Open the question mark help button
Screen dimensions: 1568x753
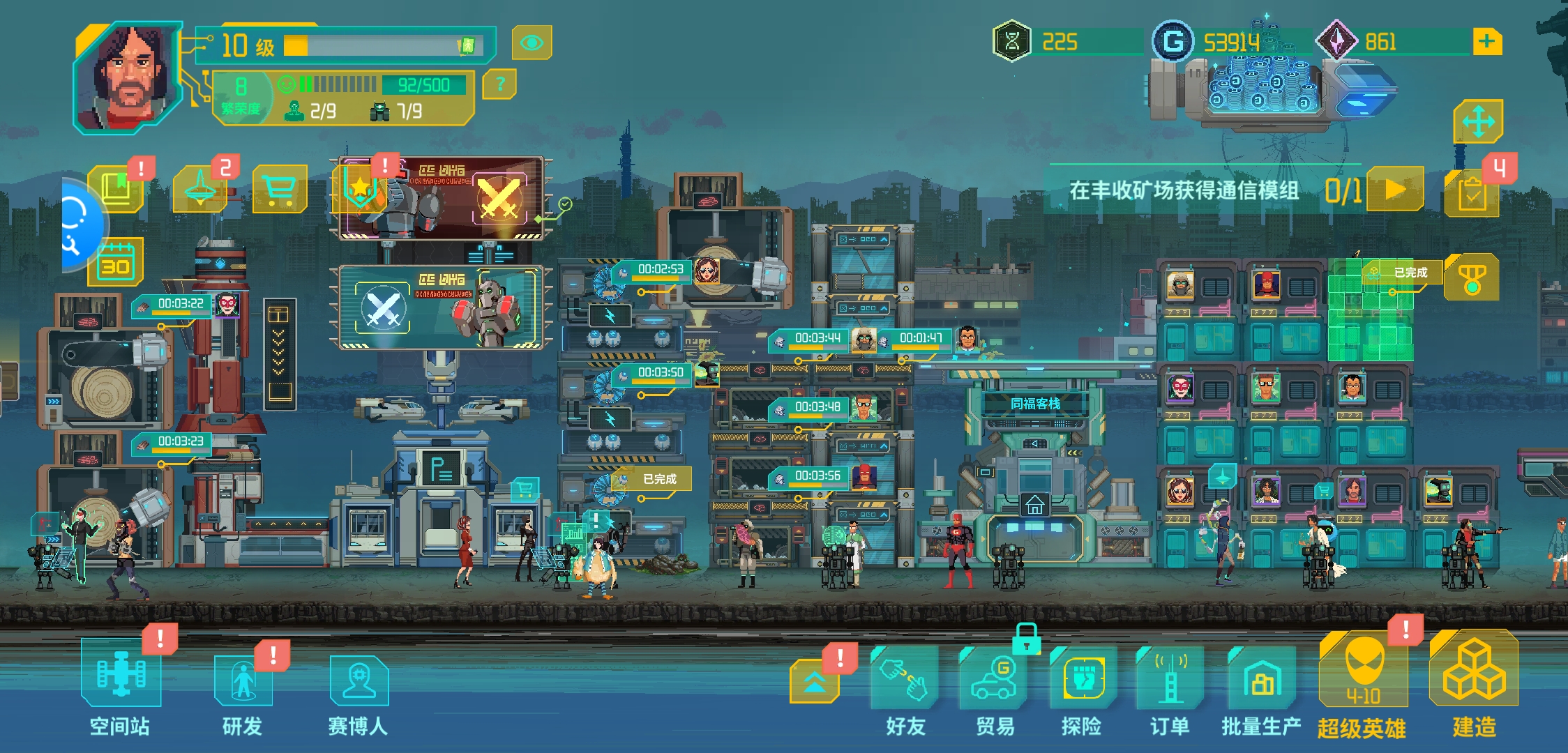click(499, 84)
